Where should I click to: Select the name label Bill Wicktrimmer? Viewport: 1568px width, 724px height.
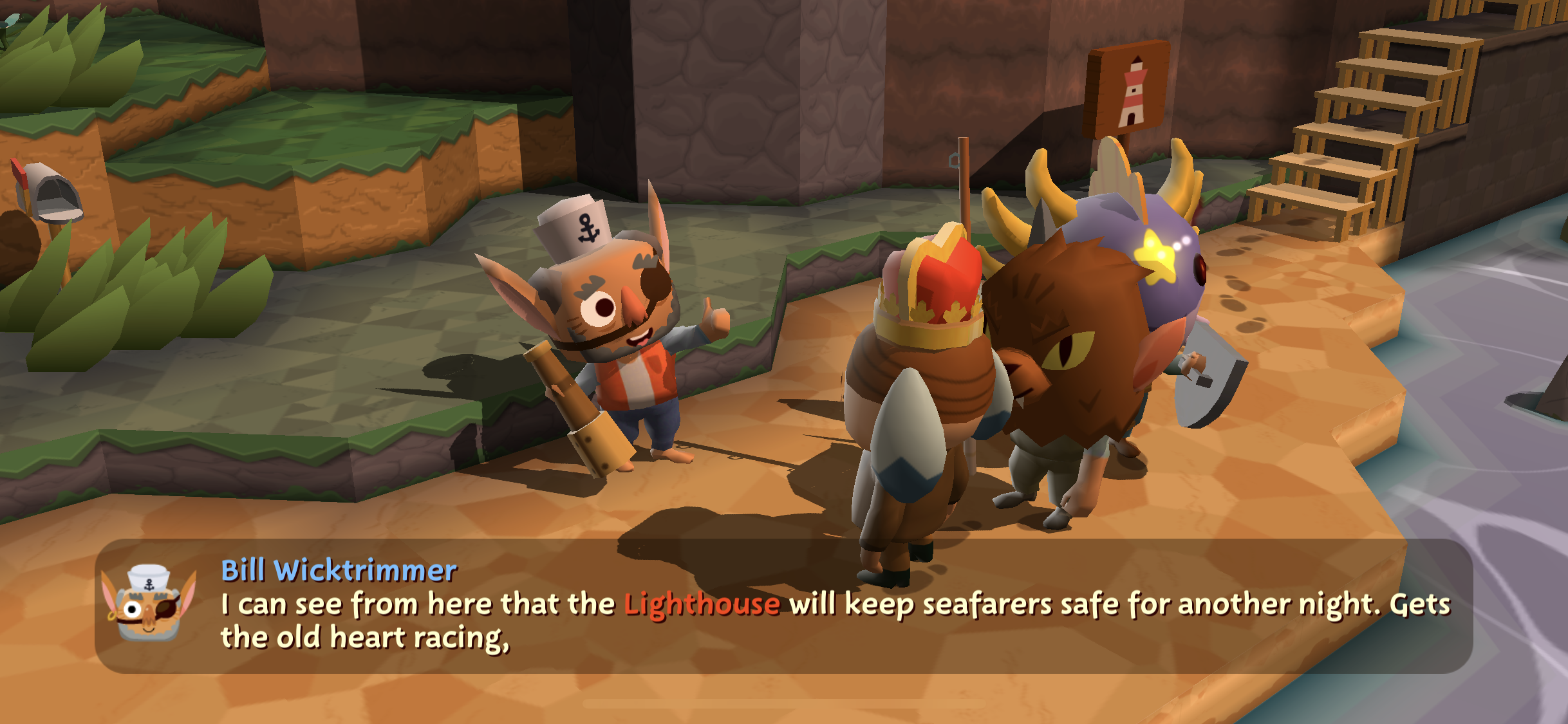pyautogui.click(x=339, y=569)
